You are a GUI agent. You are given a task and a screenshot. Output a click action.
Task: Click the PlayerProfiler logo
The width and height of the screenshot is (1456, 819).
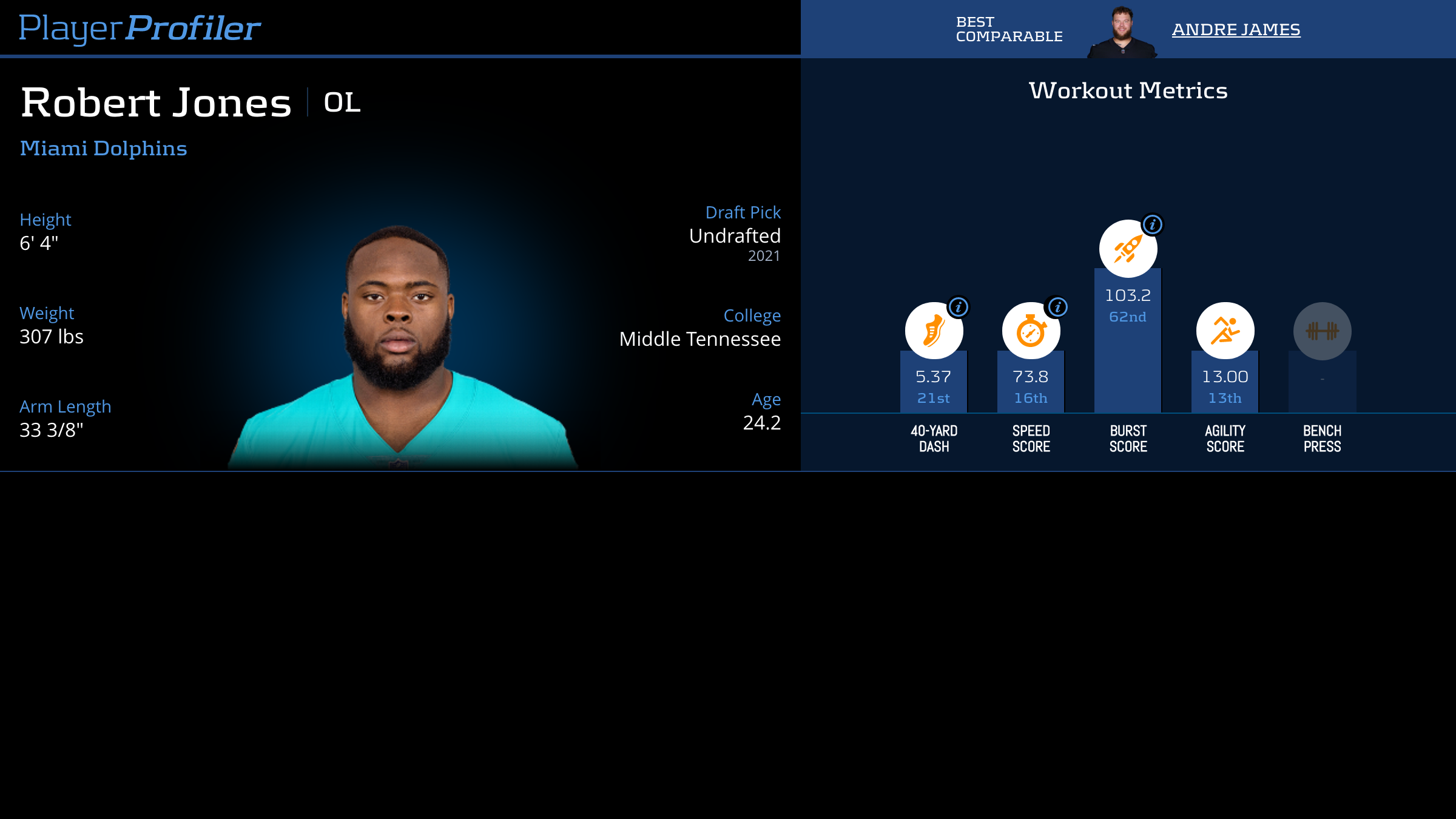(140, 28)
